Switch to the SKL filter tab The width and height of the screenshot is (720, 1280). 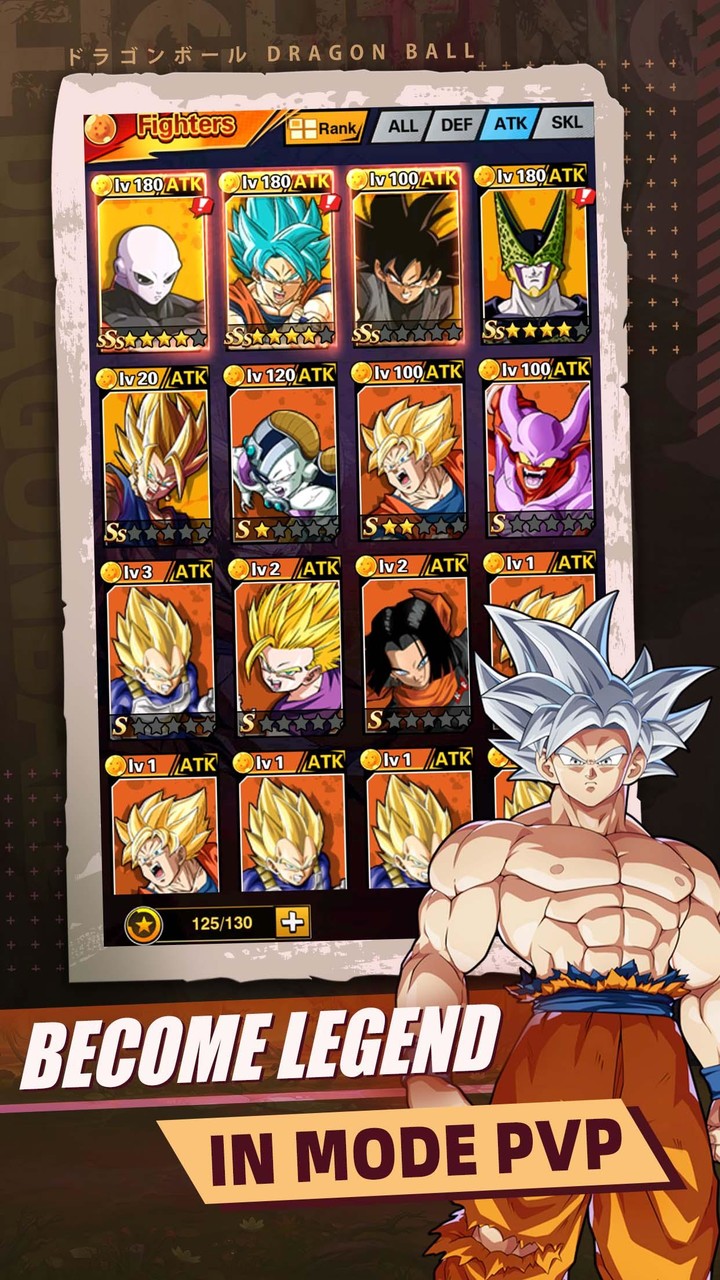[x=566, y=123]
